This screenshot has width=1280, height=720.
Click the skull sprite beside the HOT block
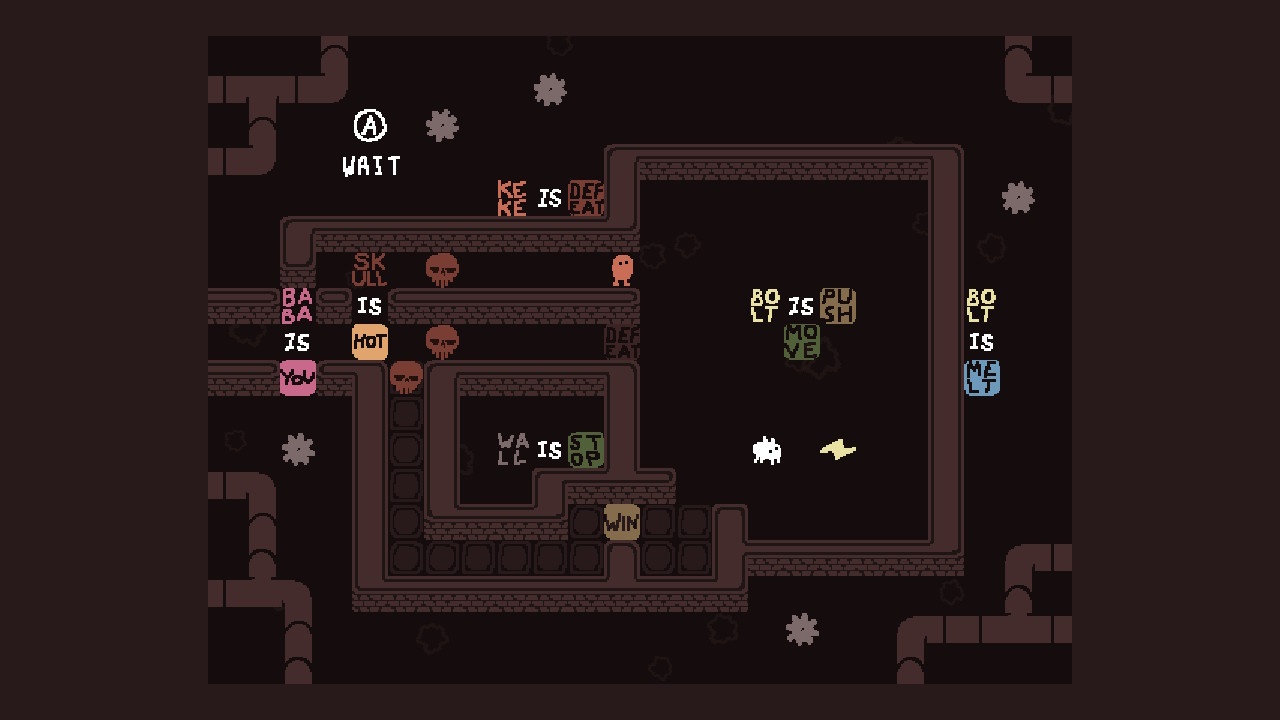click(441, 340)
